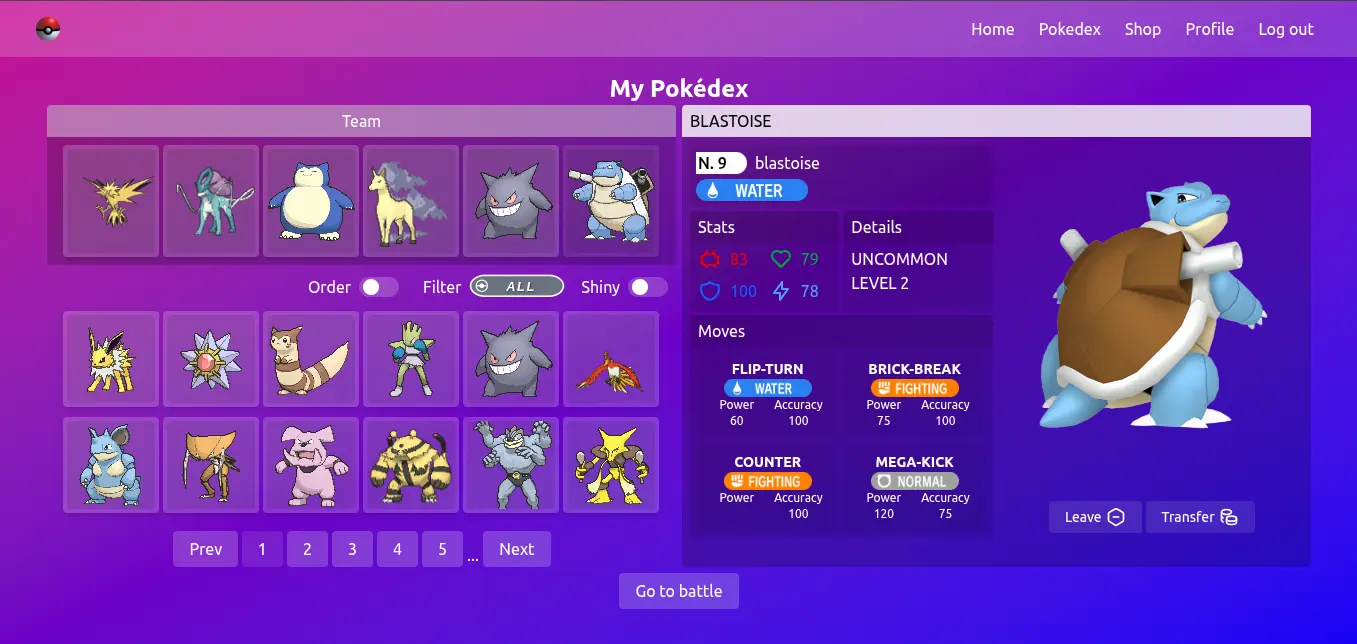
Task: Select the Alakazam tile
Action: 611,465
